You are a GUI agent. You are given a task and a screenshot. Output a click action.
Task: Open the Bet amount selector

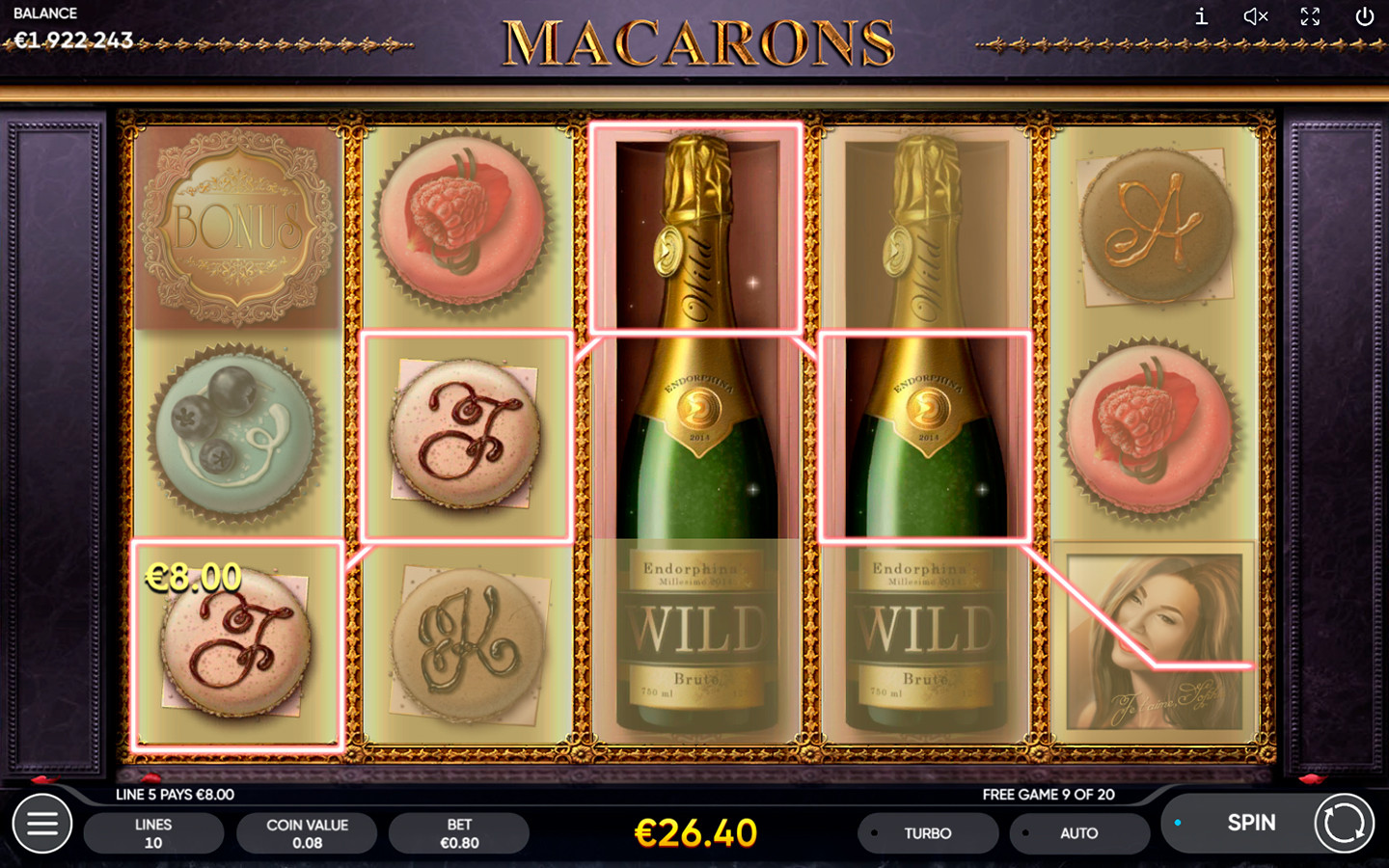pos(459,833)
